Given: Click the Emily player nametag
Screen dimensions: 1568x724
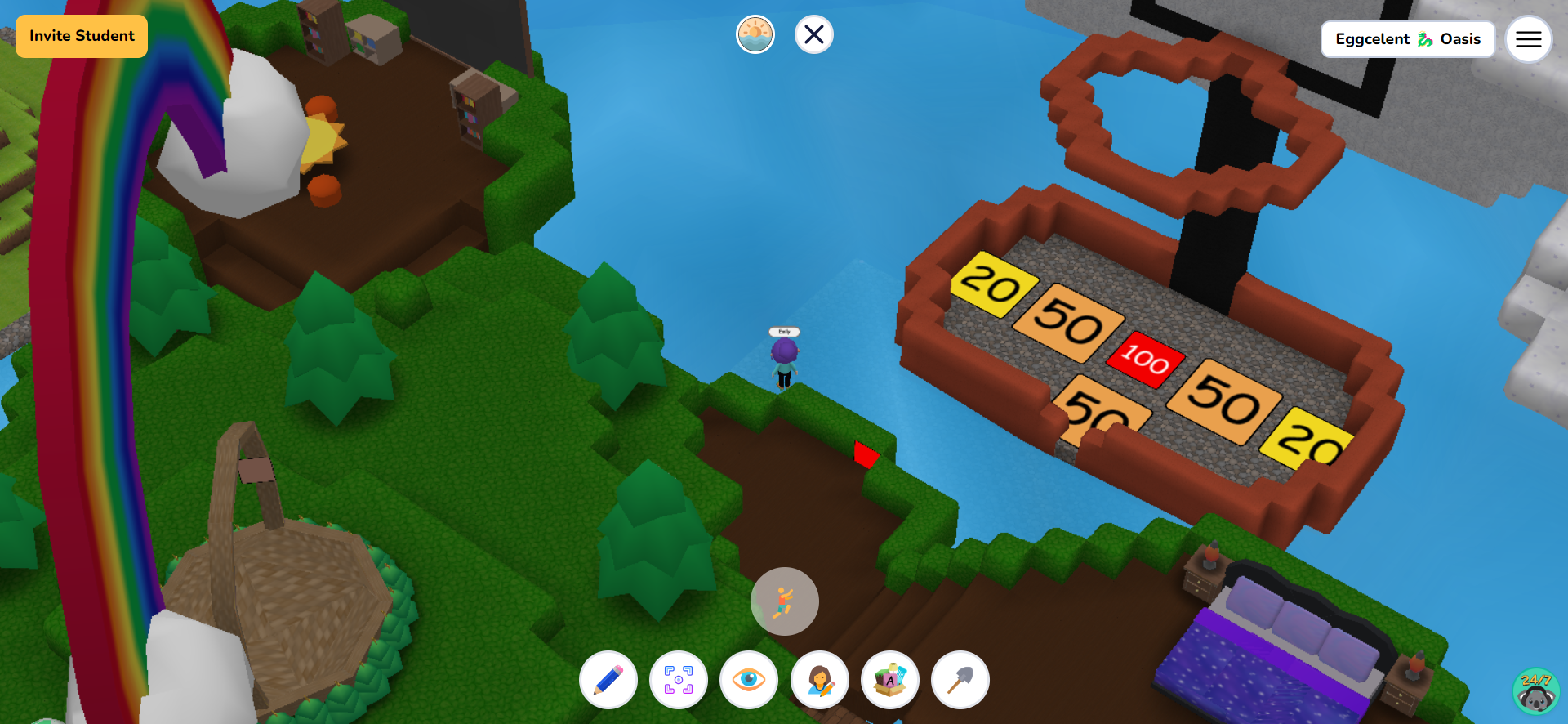Looking at the screenshot, I should pyautogui.click(x=783, y=333).
